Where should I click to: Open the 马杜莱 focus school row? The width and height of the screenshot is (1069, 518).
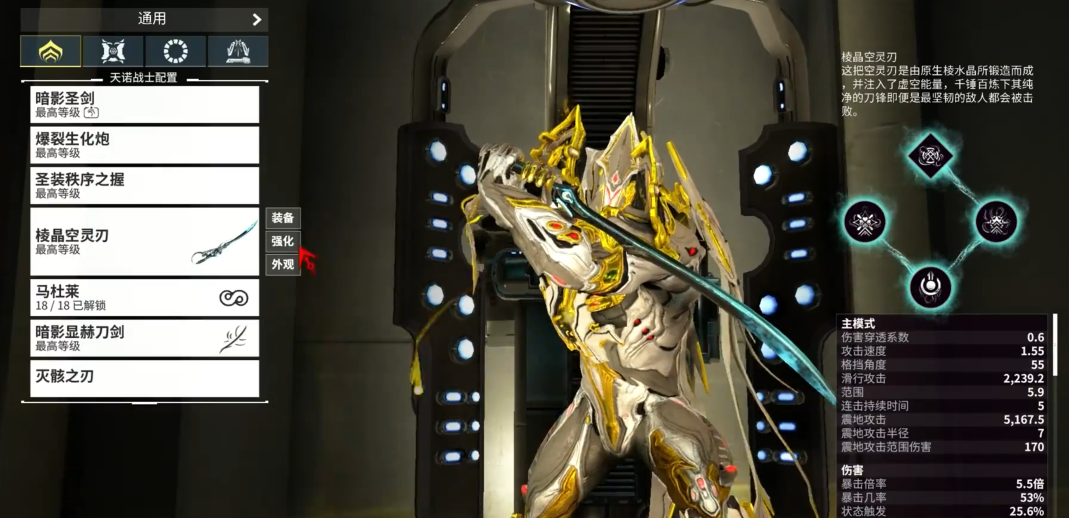[x=144, y=297]
